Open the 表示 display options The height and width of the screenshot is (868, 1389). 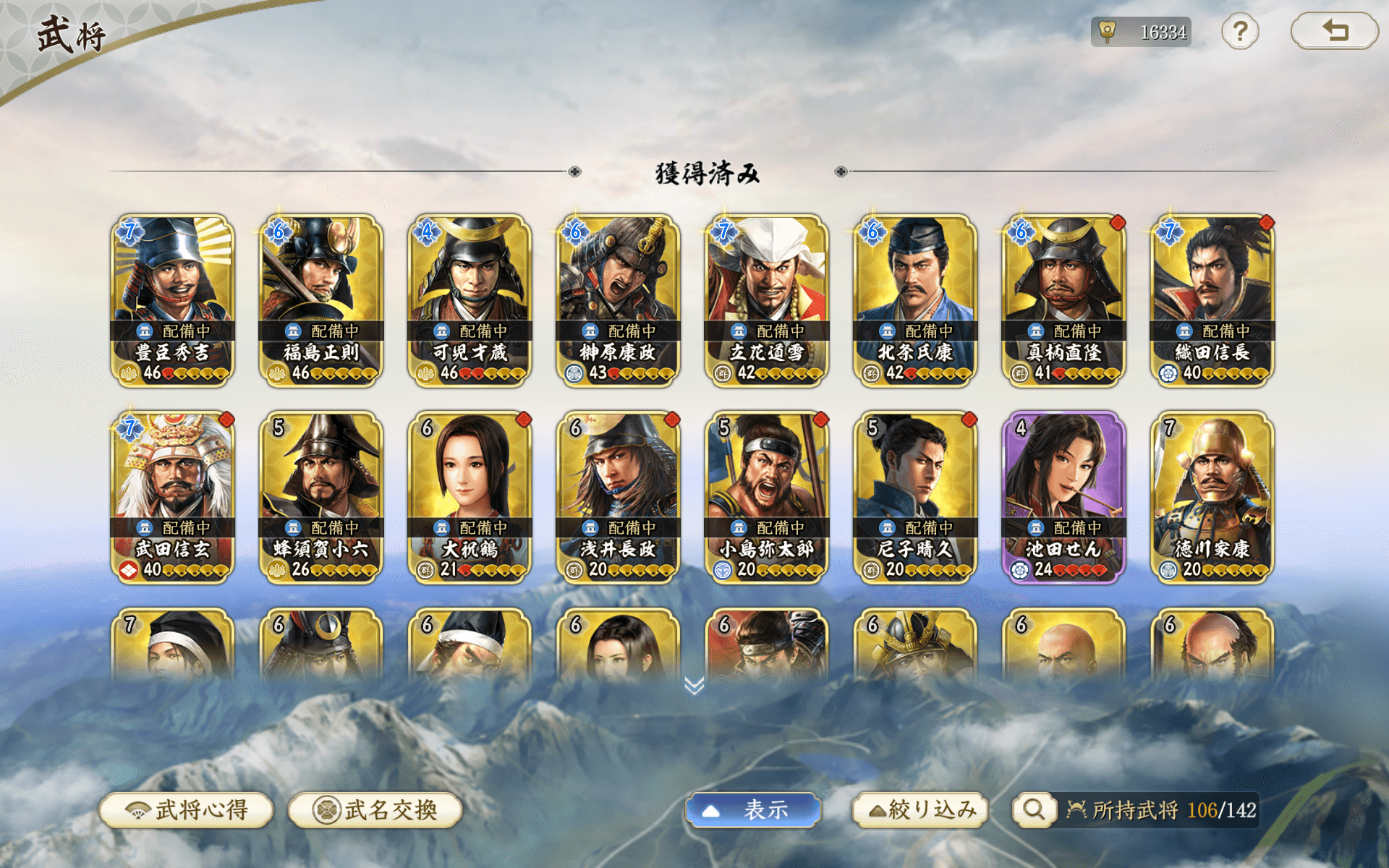[x=752, y=810]
